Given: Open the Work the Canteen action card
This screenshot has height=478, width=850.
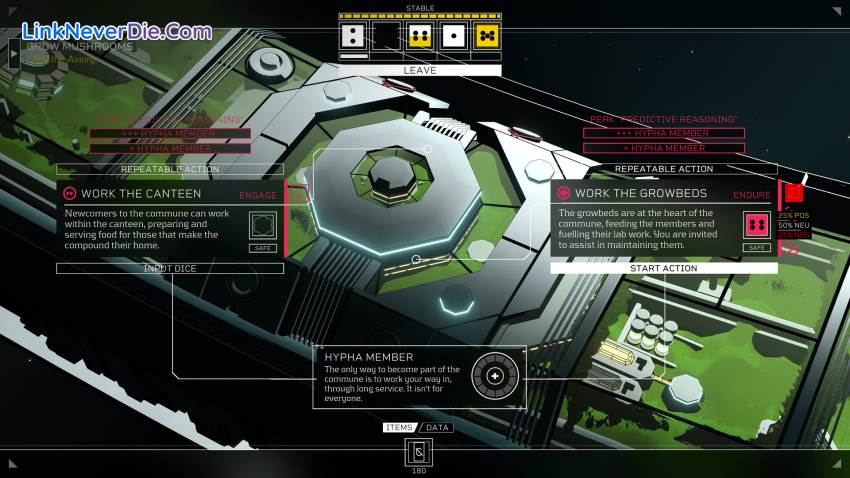Looking at the screenshot, I should pyautogui.click(x=141, y=193).
